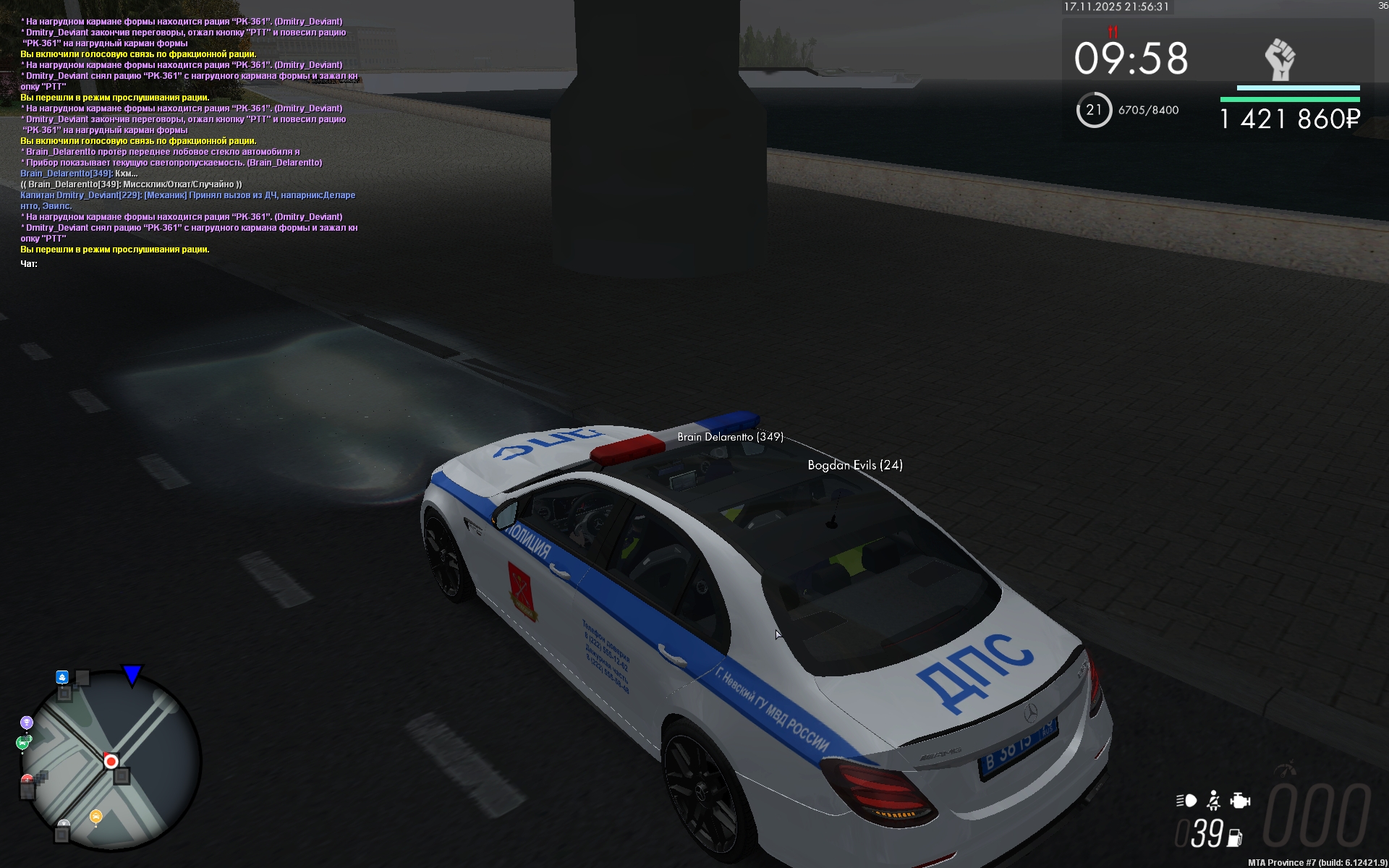Click the blue north arrow on minimap

(x=132, y=675)
